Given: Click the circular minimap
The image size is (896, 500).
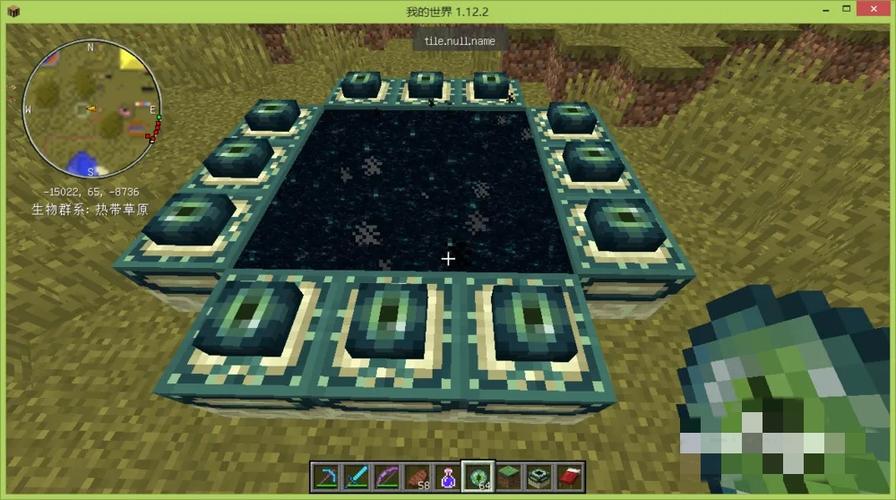Looking at the screenshot, I should coord(91,109).
